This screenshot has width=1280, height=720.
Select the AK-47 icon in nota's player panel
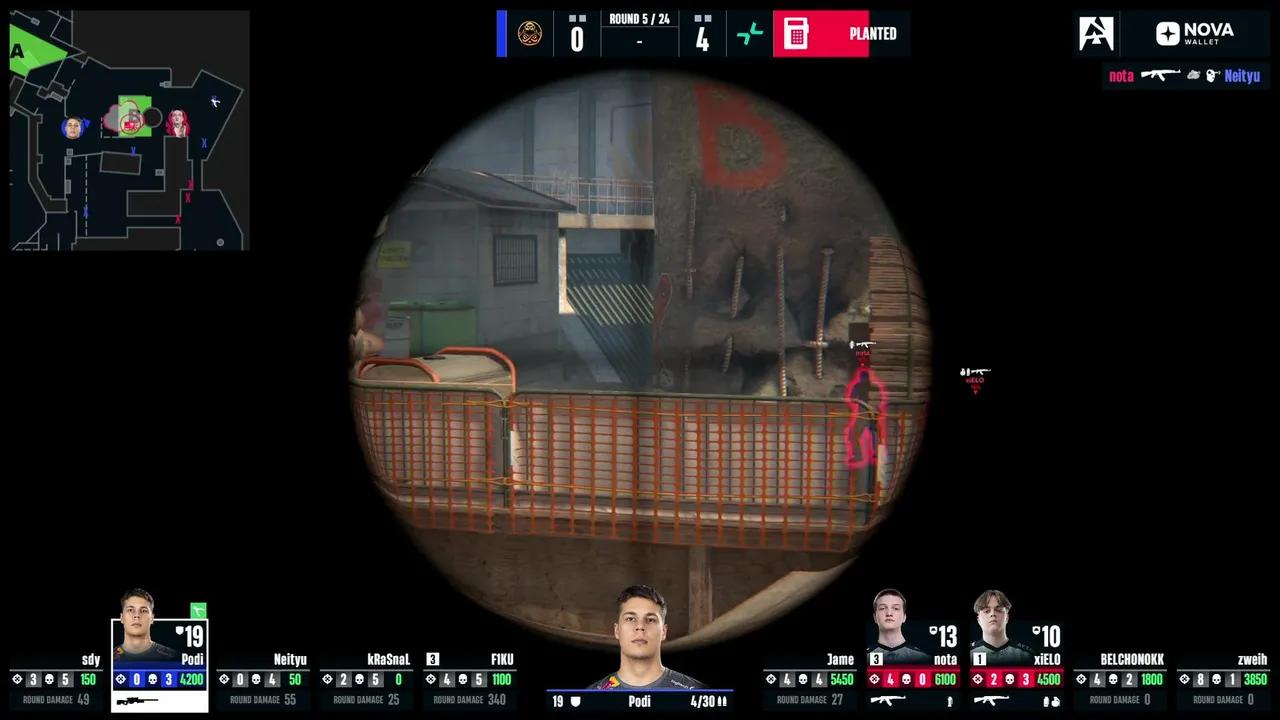[x=888, y=699]
